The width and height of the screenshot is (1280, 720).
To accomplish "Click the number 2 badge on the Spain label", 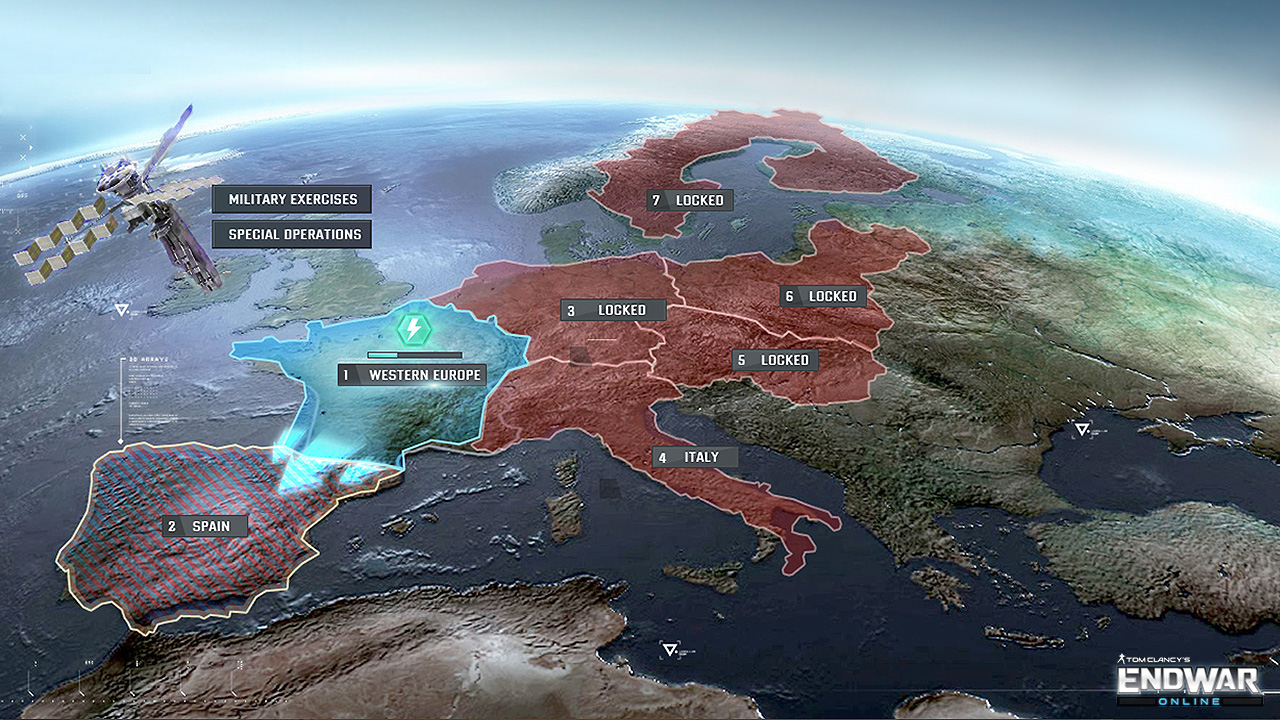I will [170, 525].
